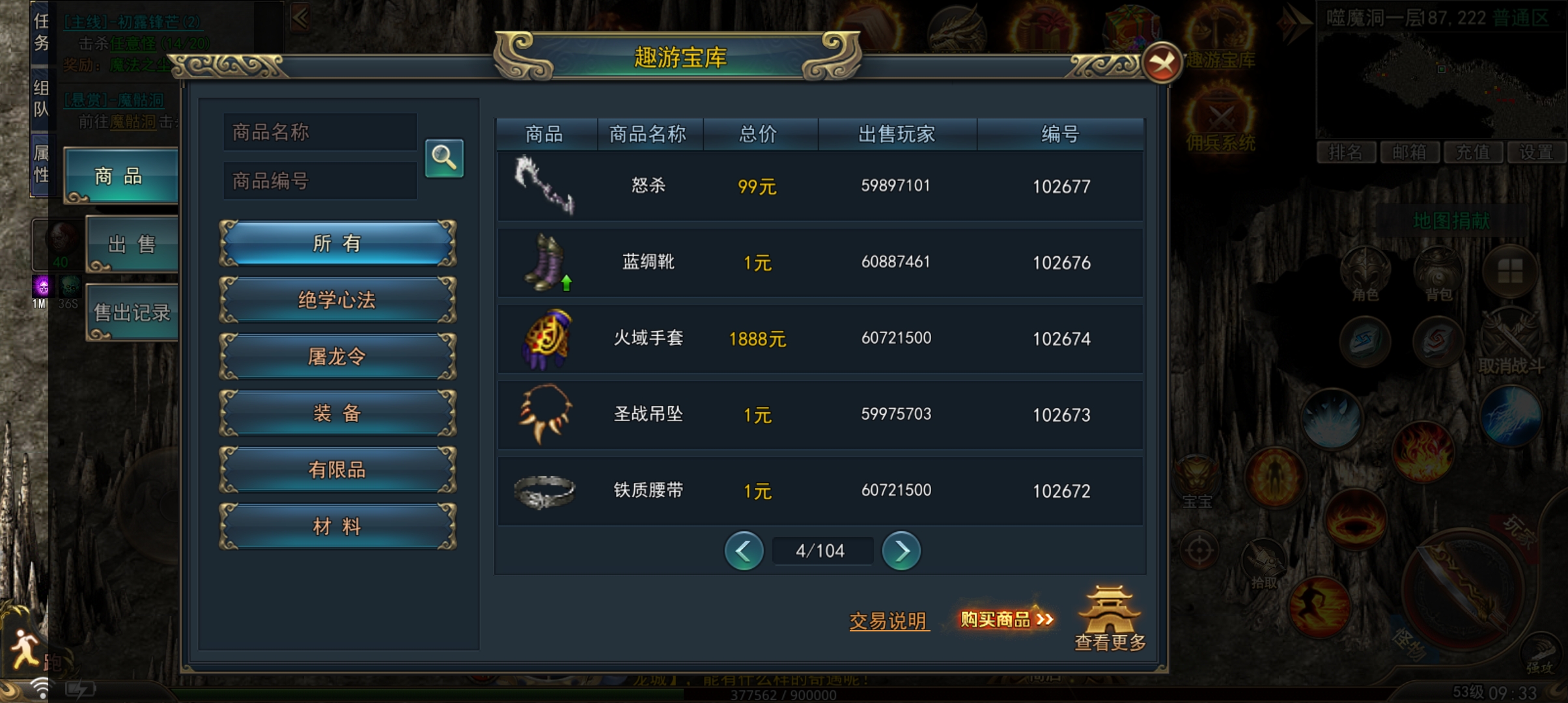This screenshot has width=1568, height=703.
Task: Go back a page with left arrow
Action: click(x=744, y=550)
